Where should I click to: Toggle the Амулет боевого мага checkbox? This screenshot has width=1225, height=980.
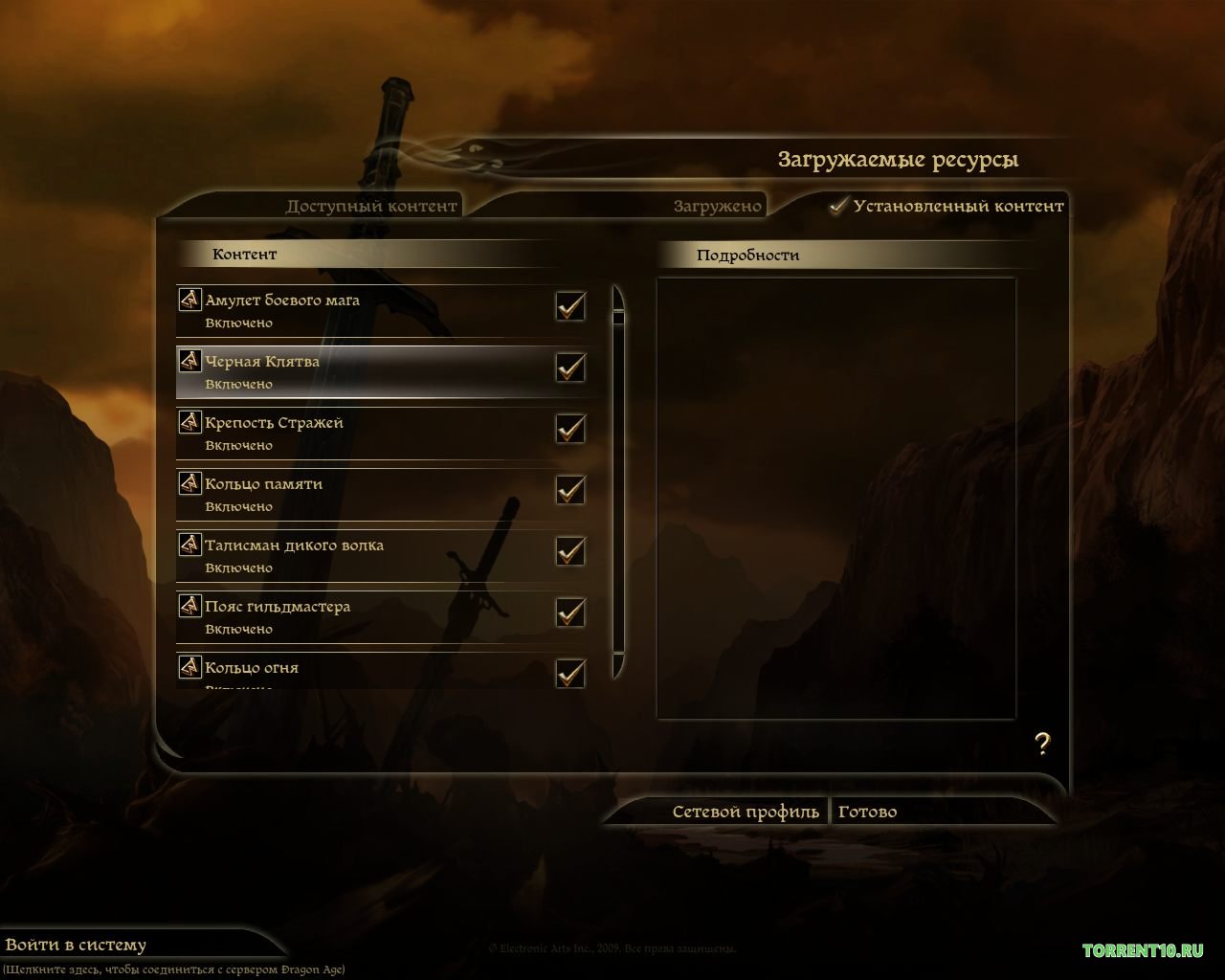pyautogui.click(x=570, y=306)
